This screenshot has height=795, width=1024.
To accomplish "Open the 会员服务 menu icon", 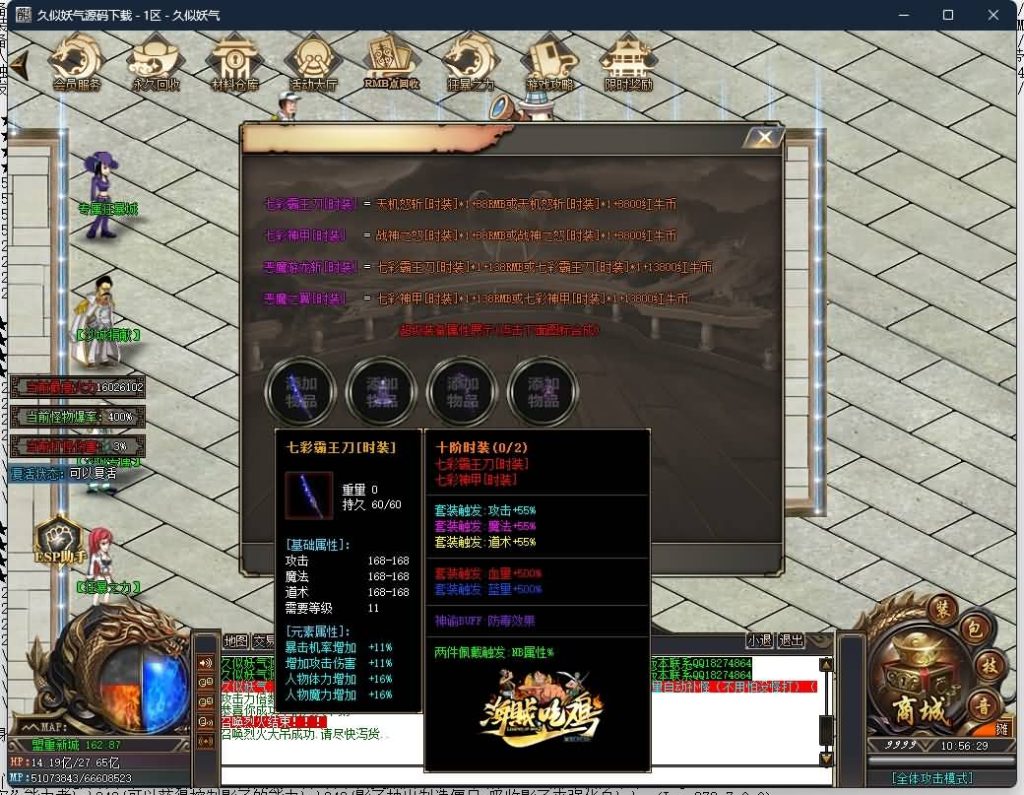I will pyautogui.click(x=77, y=62).
